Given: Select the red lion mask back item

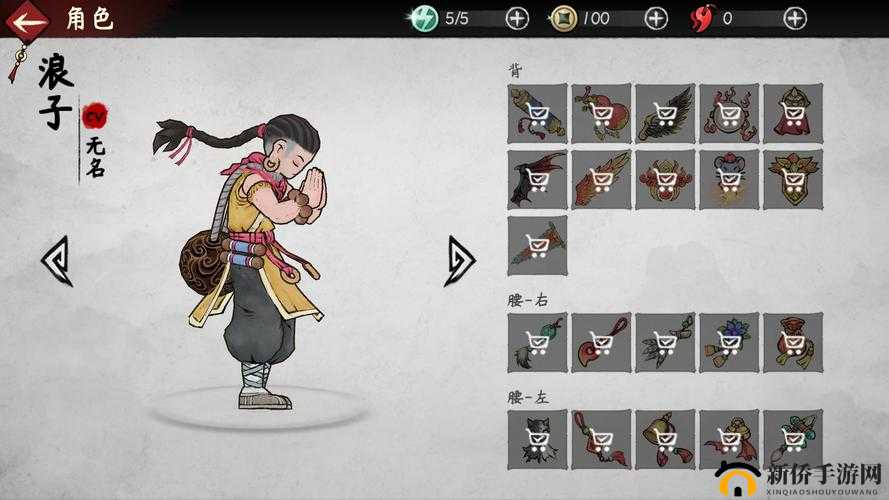Looking at the screenshot, I should coord(665,179).
